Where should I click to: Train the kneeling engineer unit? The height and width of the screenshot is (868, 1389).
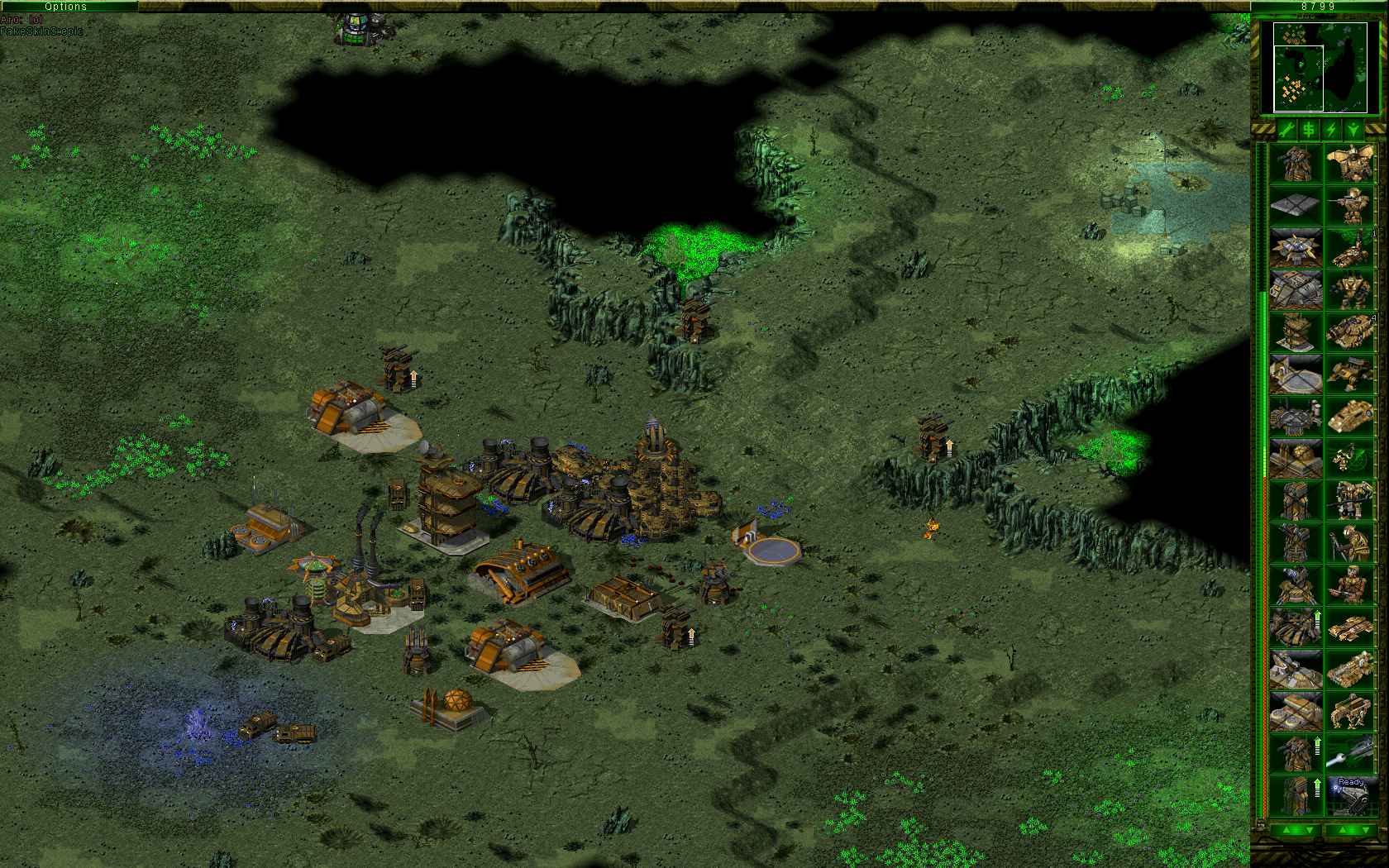(x=1351, y=542)
